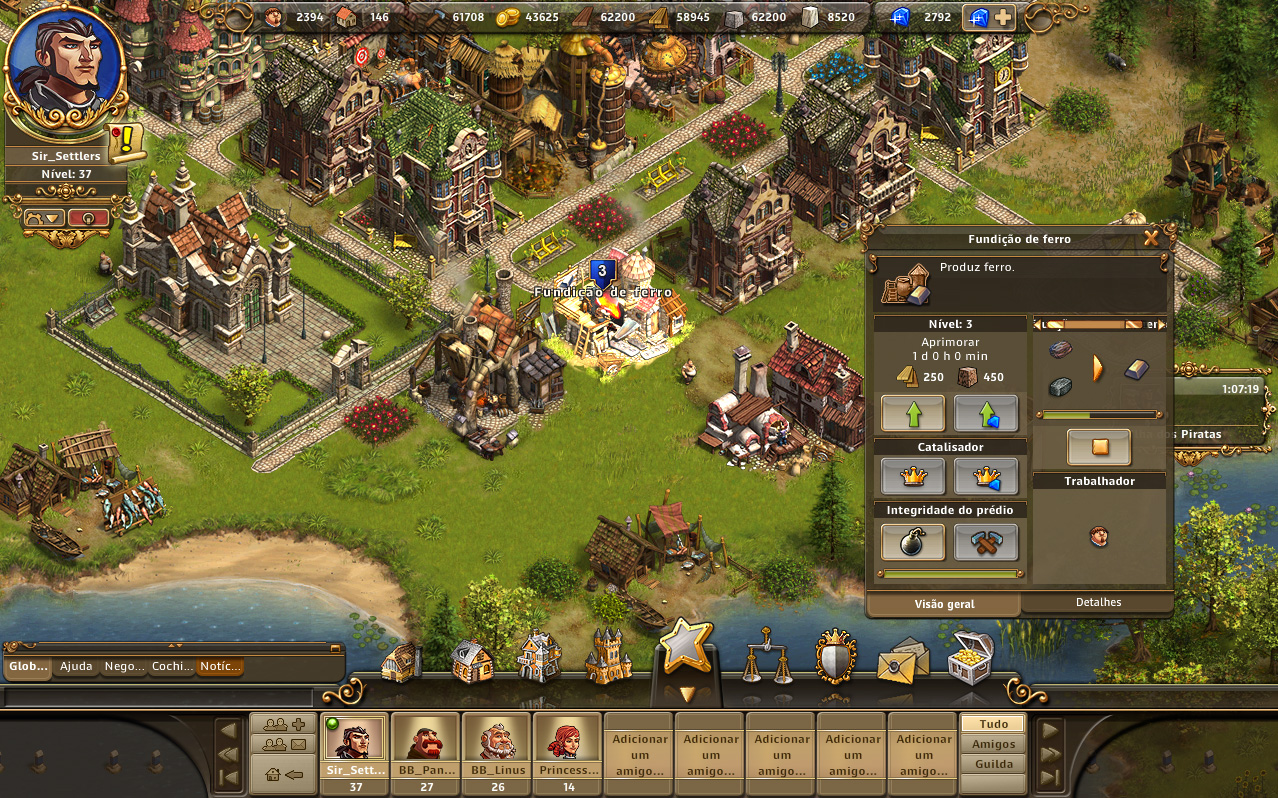Filter friends list by Guilda
Screen dimensions: 1278x798
point(993,764)
